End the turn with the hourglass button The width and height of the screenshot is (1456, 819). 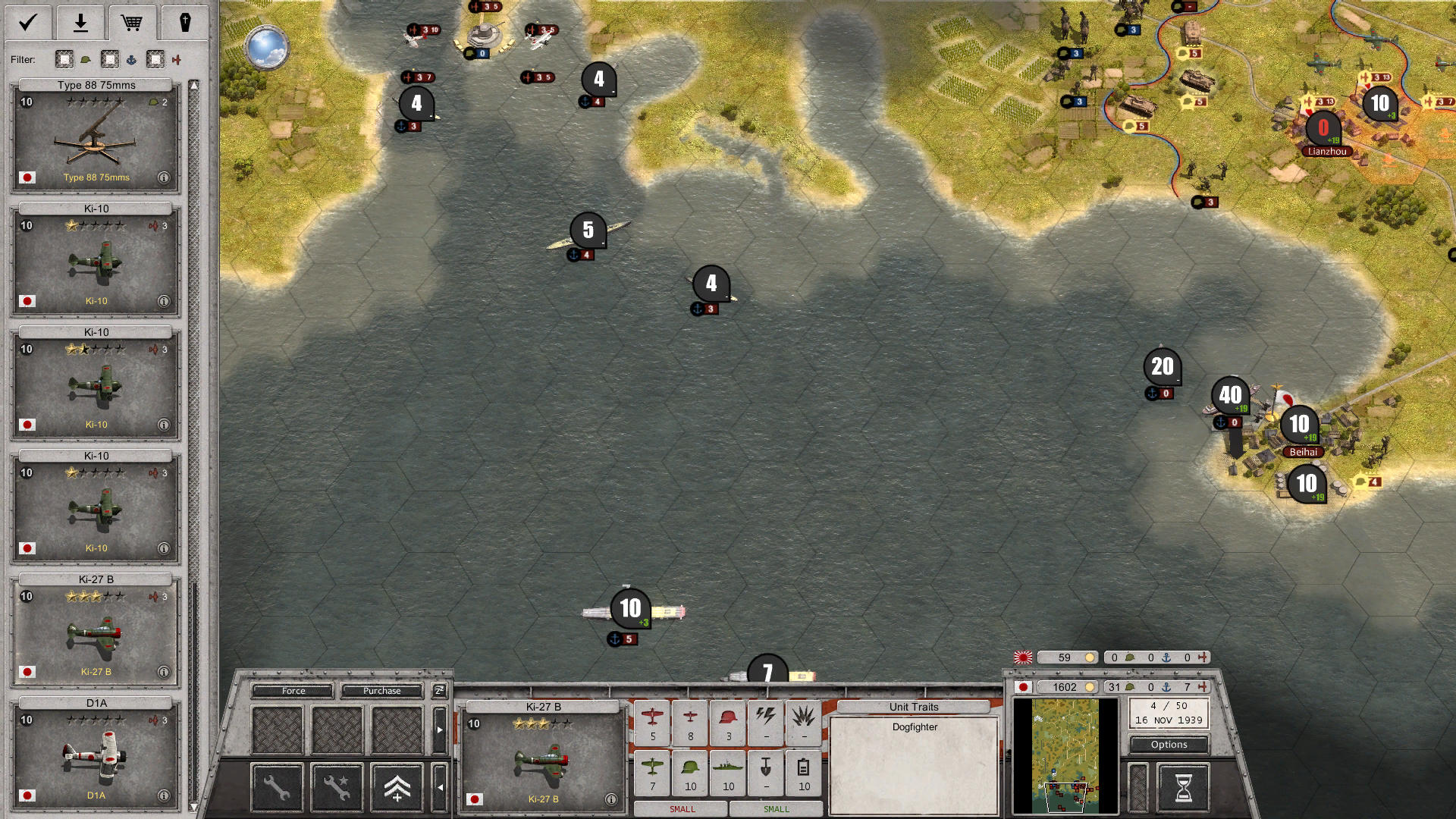1183,788
